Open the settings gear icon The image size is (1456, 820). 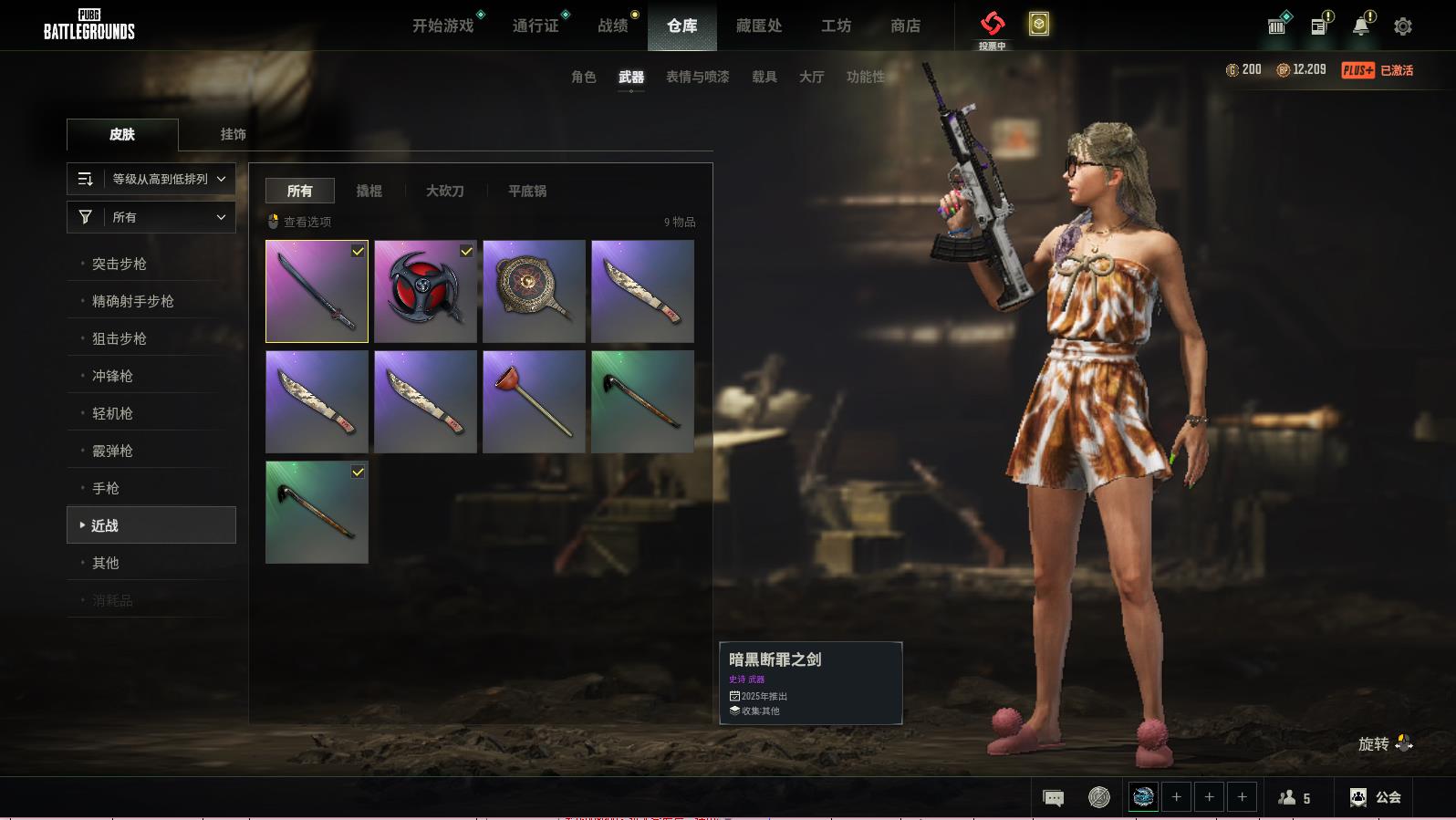coord(1403,26)
